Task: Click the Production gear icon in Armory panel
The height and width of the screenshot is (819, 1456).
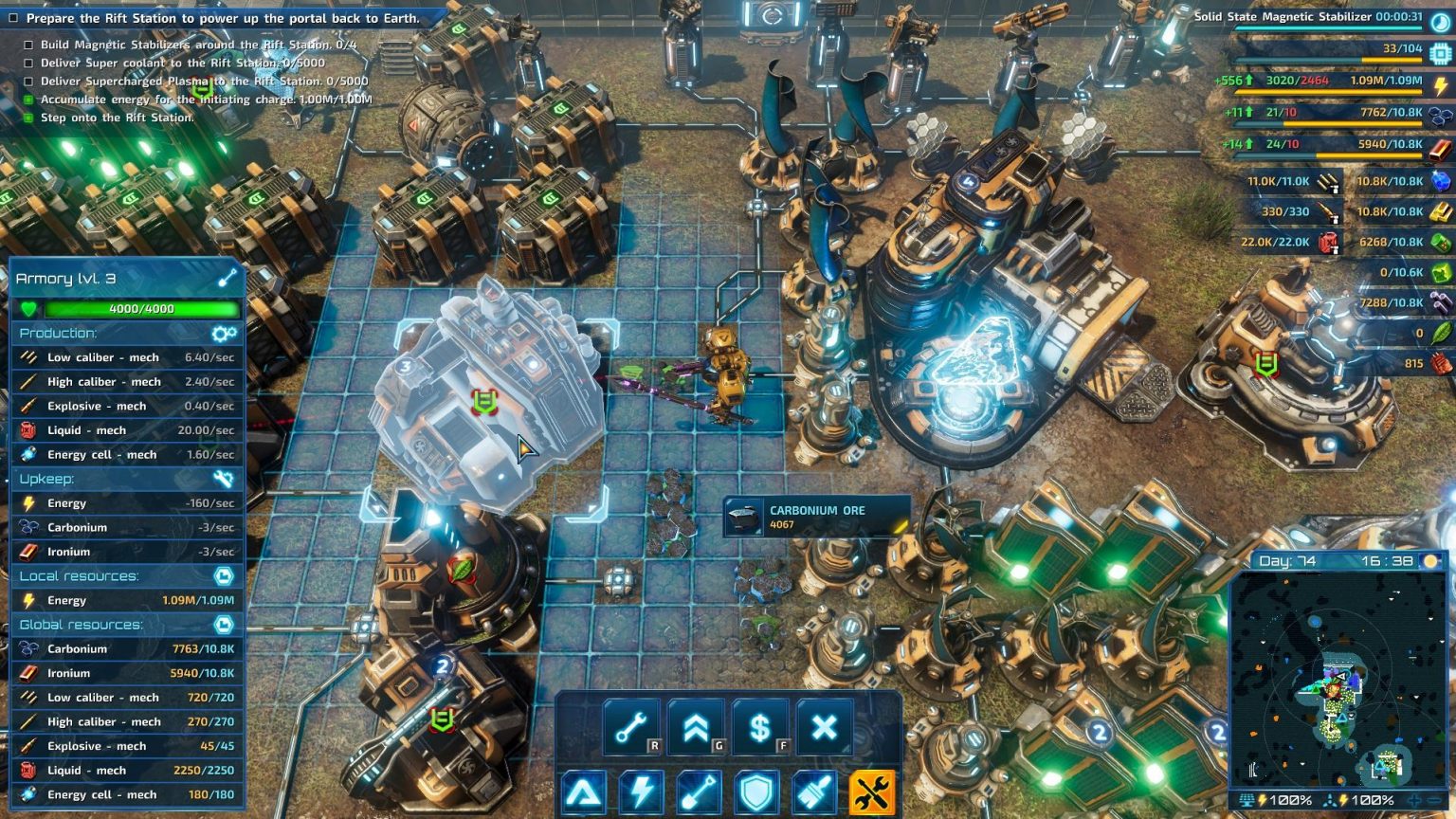Action: point(224,334)
